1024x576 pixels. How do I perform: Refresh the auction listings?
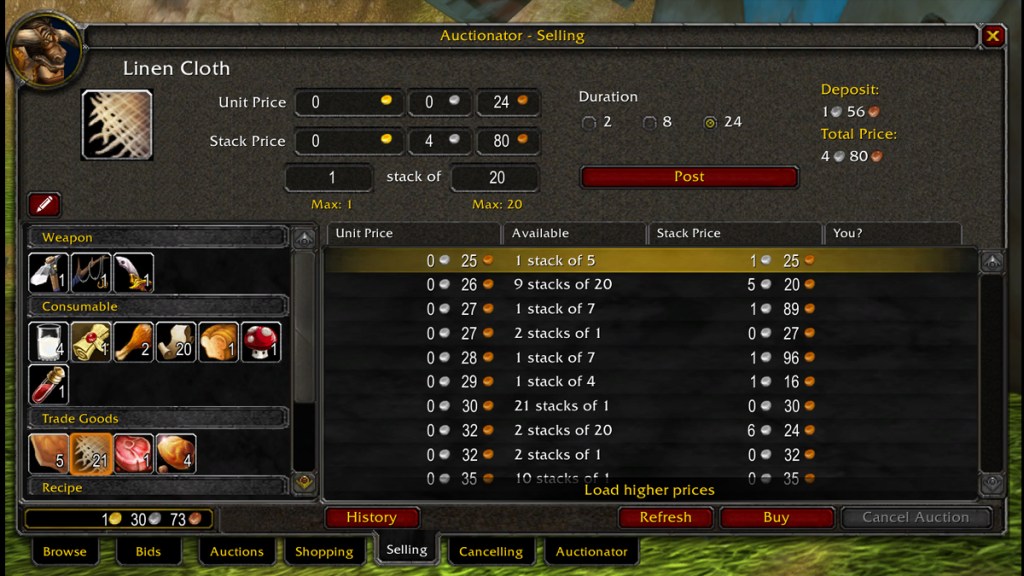point(665,518)
